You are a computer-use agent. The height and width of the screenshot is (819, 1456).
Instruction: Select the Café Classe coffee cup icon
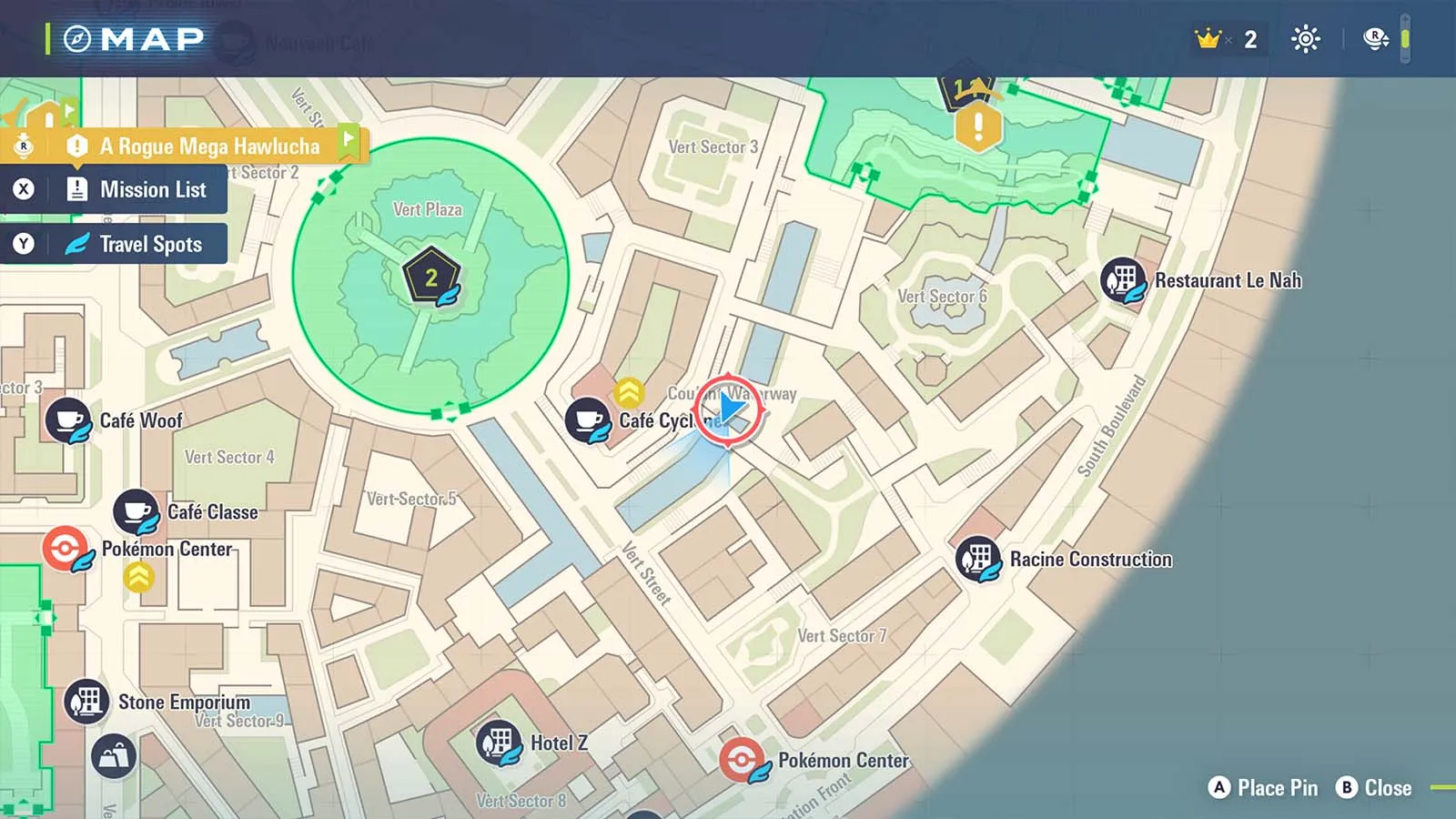point(136,511)
